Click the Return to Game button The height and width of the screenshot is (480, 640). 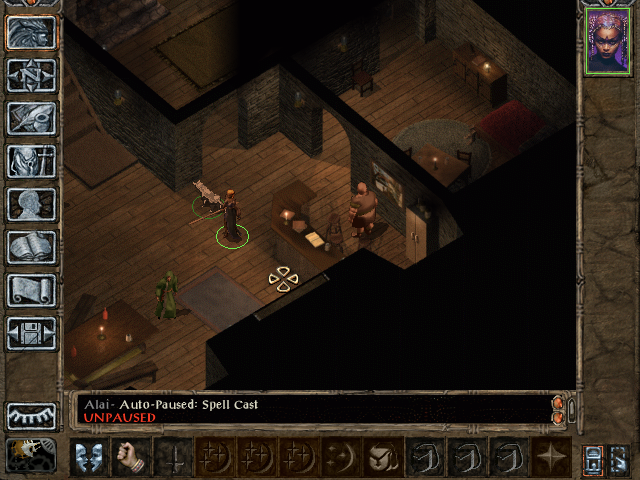(x=31, y=32)
